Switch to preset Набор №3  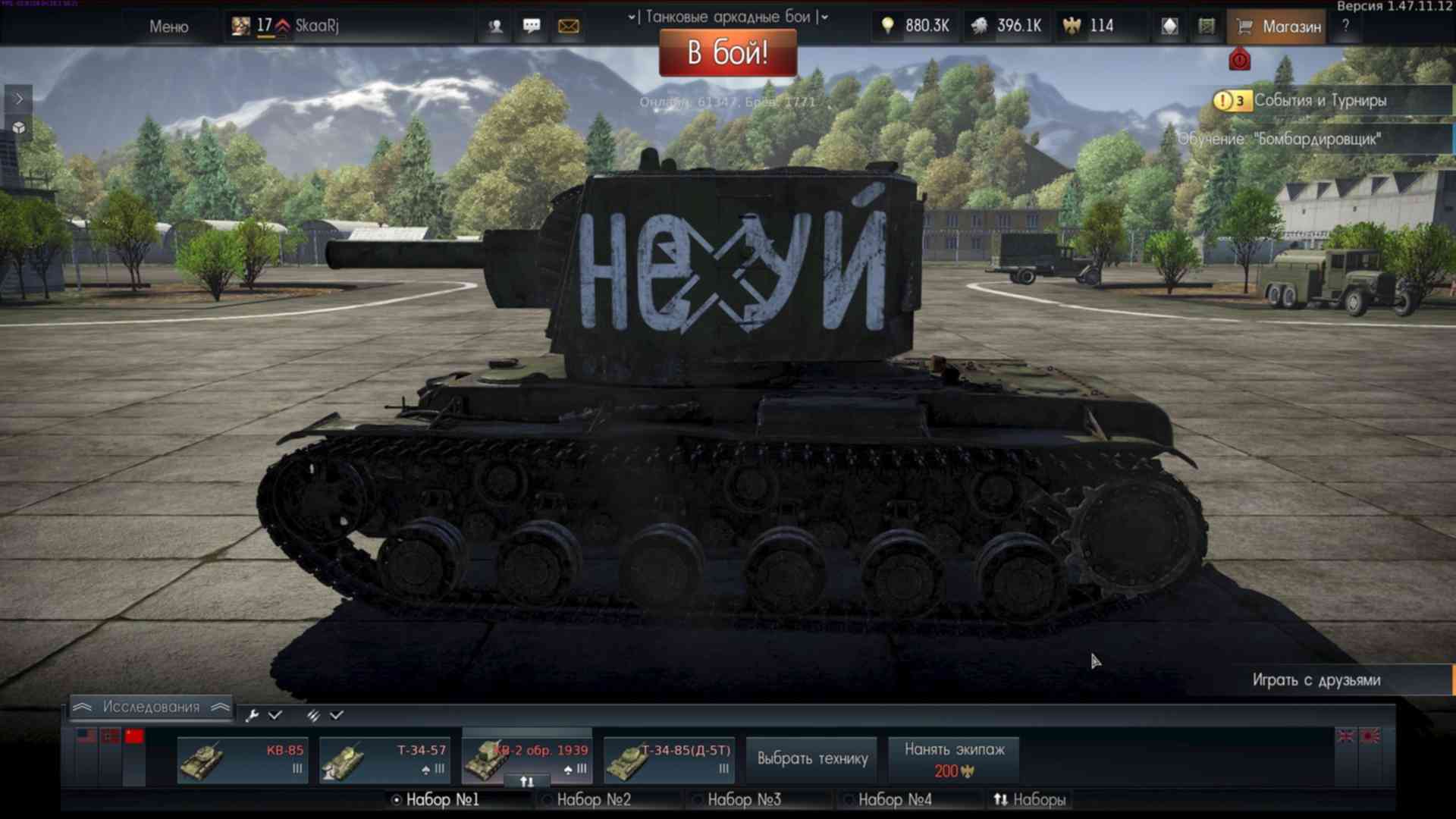743,799
